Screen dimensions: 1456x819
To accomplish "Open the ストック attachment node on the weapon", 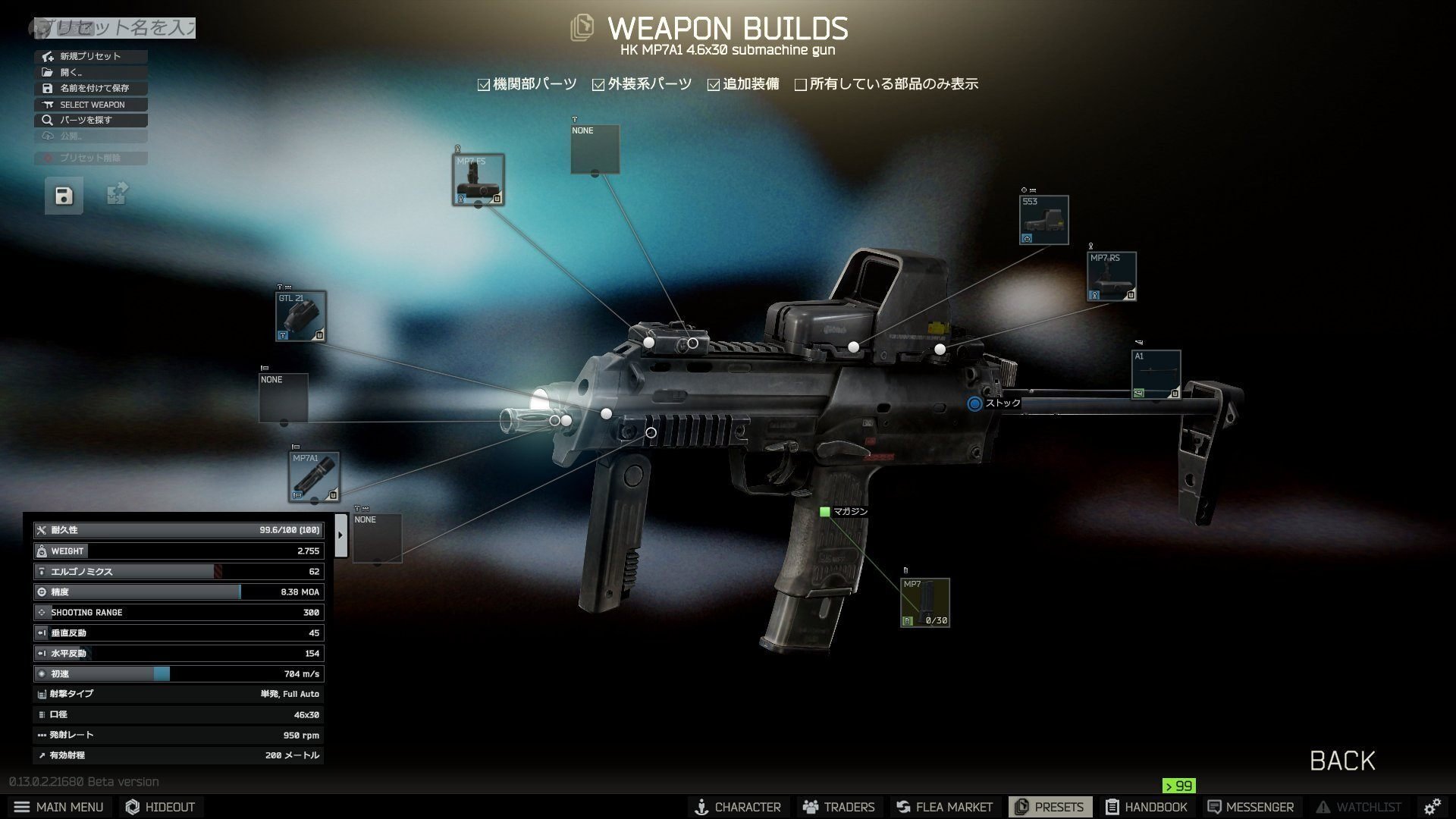I will point(975,404).
